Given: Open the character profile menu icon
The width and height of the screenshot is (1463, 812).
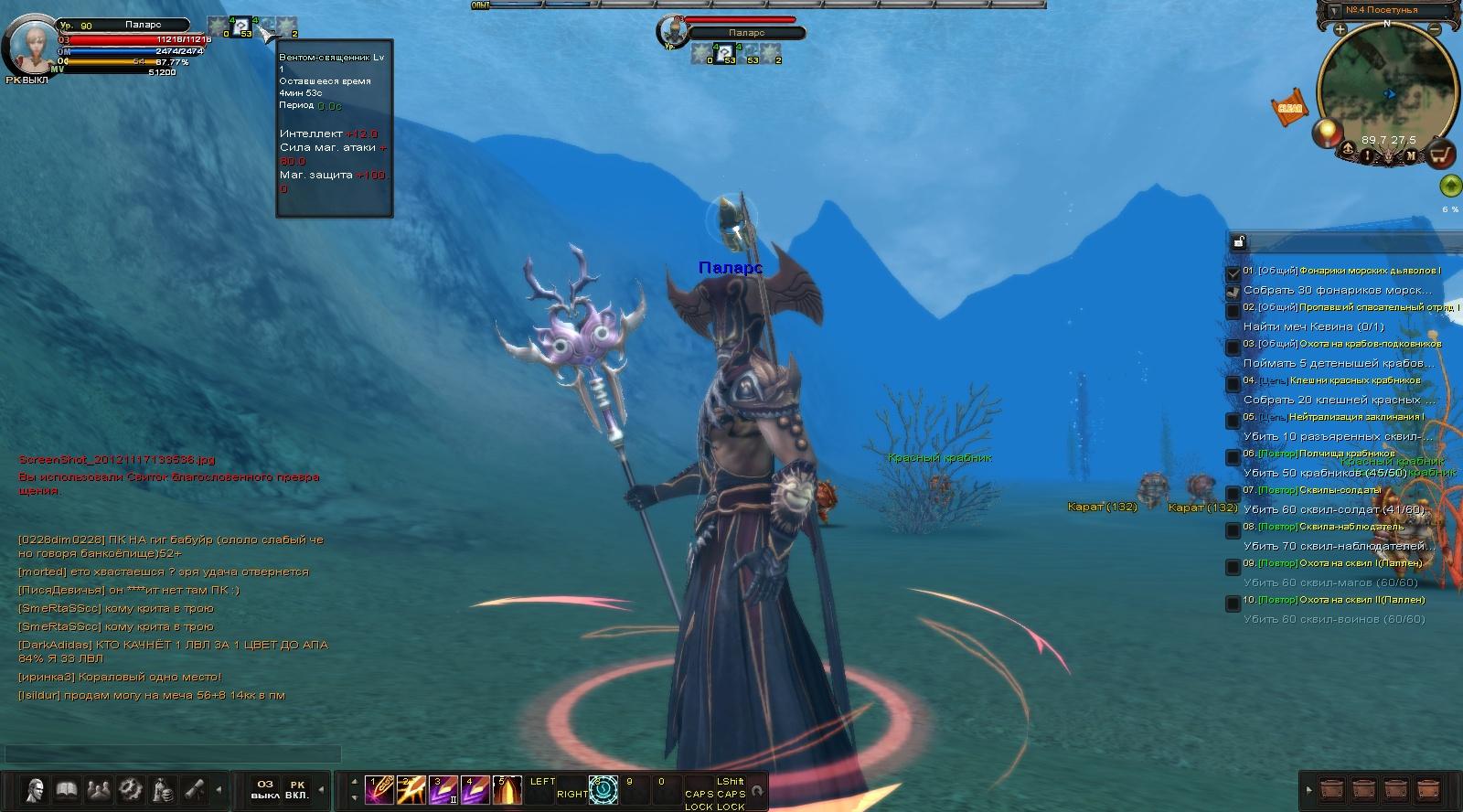Looking at the screenshot, I should point(35,789).
